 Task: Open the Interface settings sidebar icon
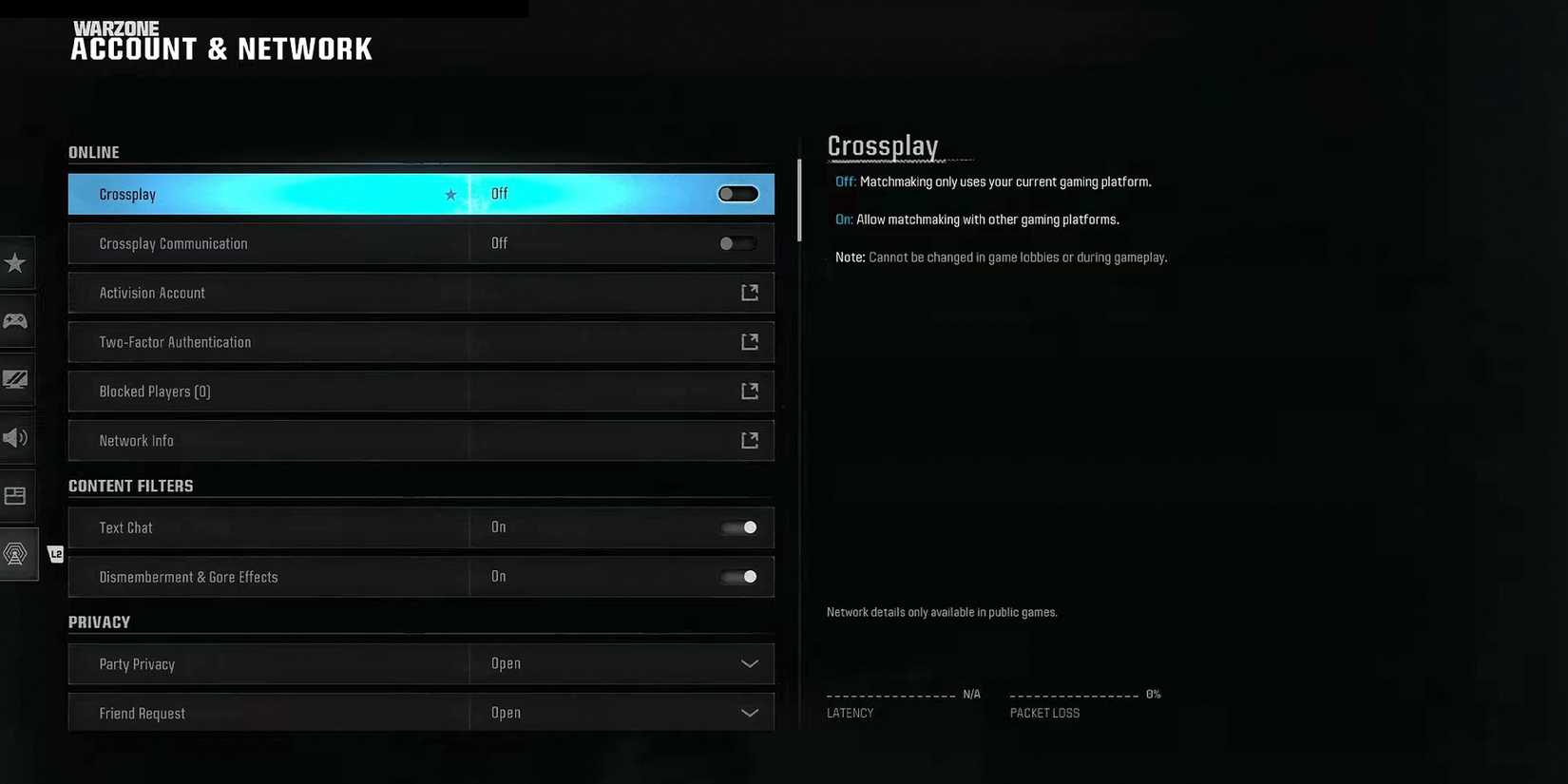16,495
